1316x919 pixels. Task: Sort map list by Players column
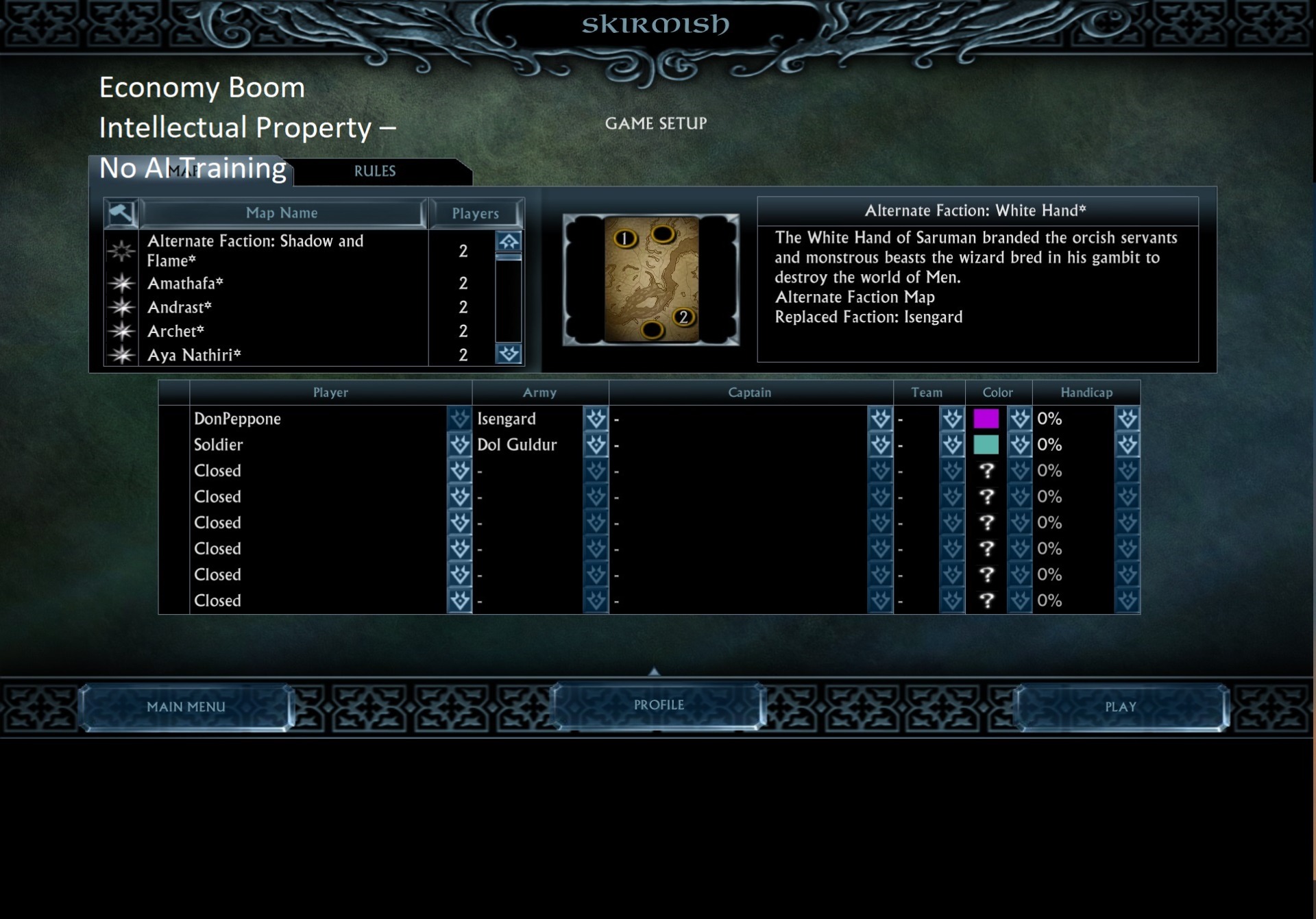(475, 214)
